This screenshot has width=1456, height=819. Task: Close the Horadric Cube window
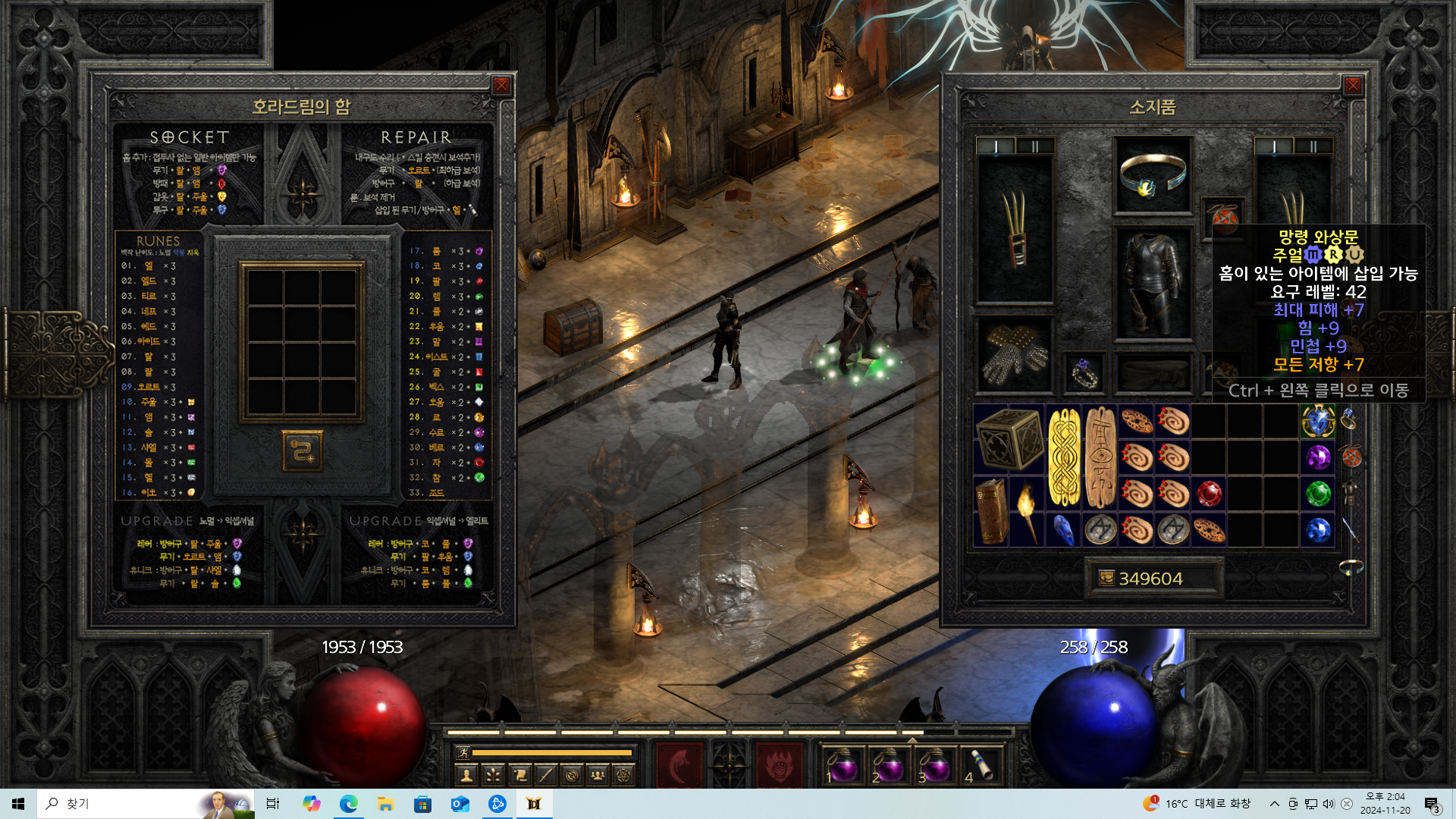pos(501,86)
